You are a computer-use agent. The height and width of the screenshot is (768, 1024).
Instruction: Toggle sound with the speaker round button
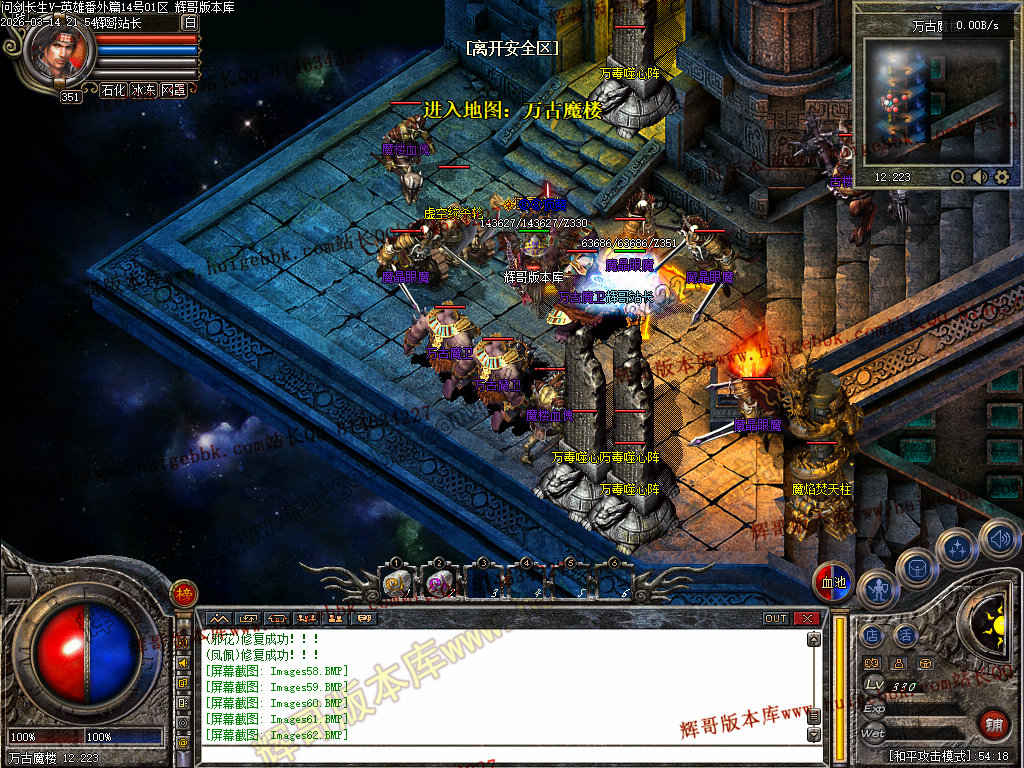(x=998, y=538)
